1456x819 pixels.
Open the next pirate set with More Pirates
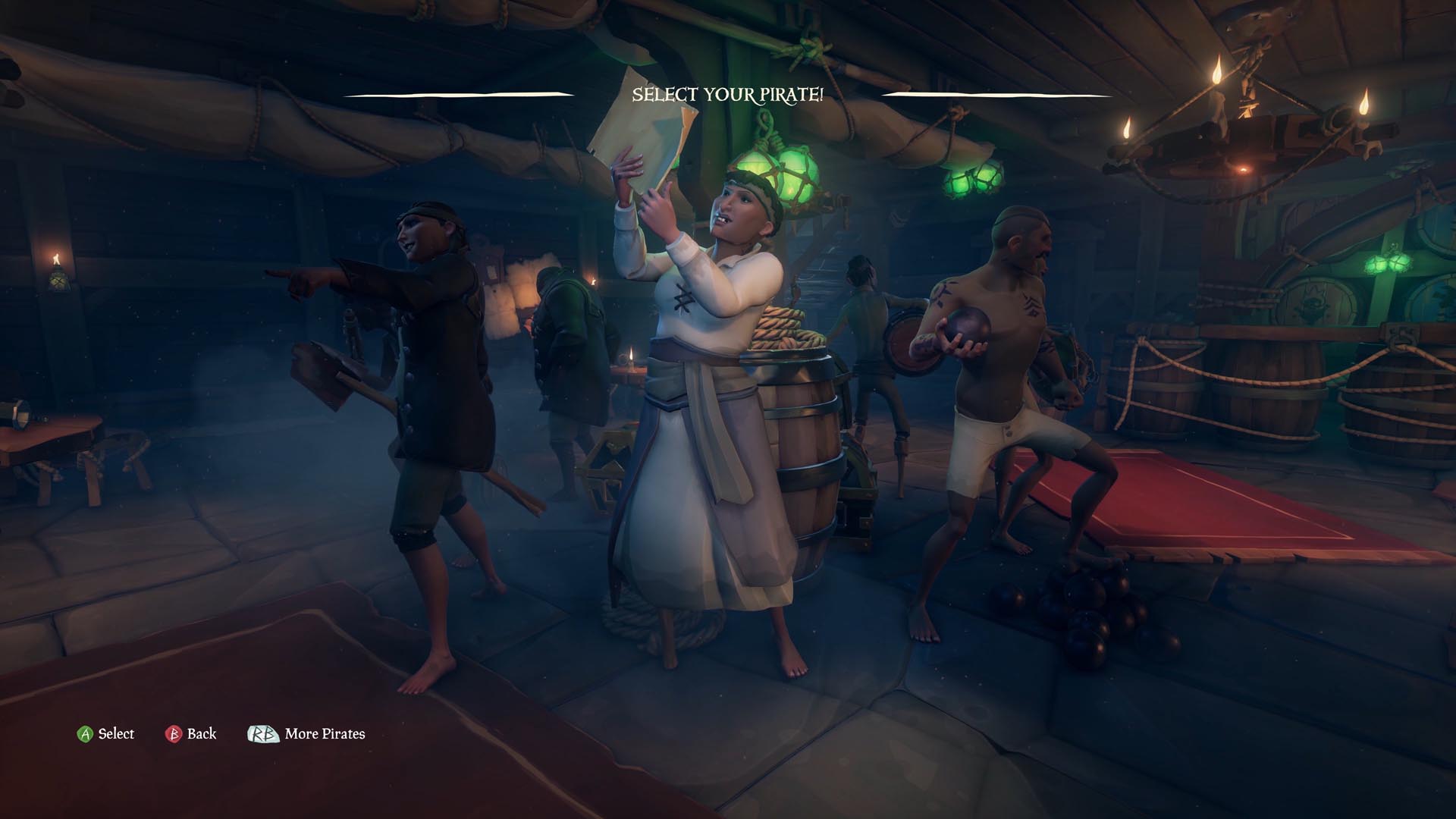click(324, 733)
